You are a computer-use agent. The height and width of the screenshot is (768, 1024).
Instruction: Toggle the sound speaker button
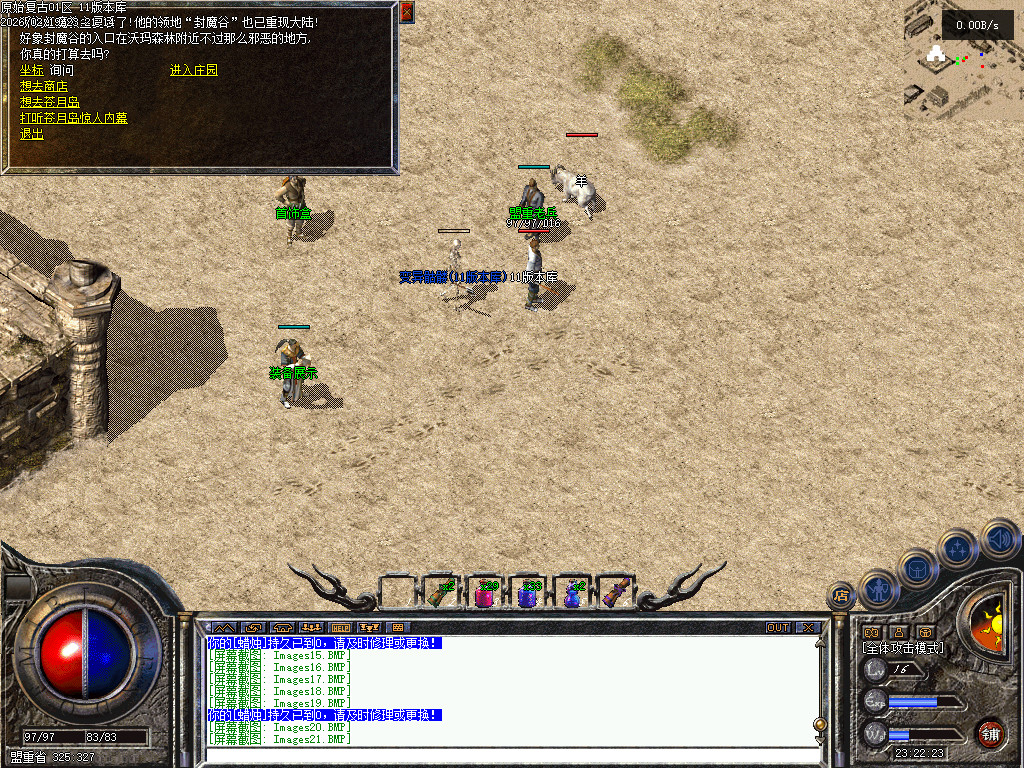point(999,538)
